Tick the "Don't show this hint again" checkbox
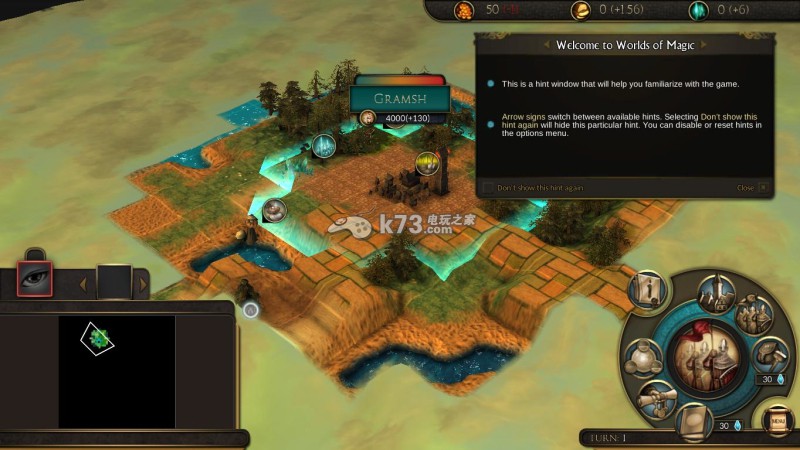Viewport: 800px width, 450px height. tap(488, 187)
